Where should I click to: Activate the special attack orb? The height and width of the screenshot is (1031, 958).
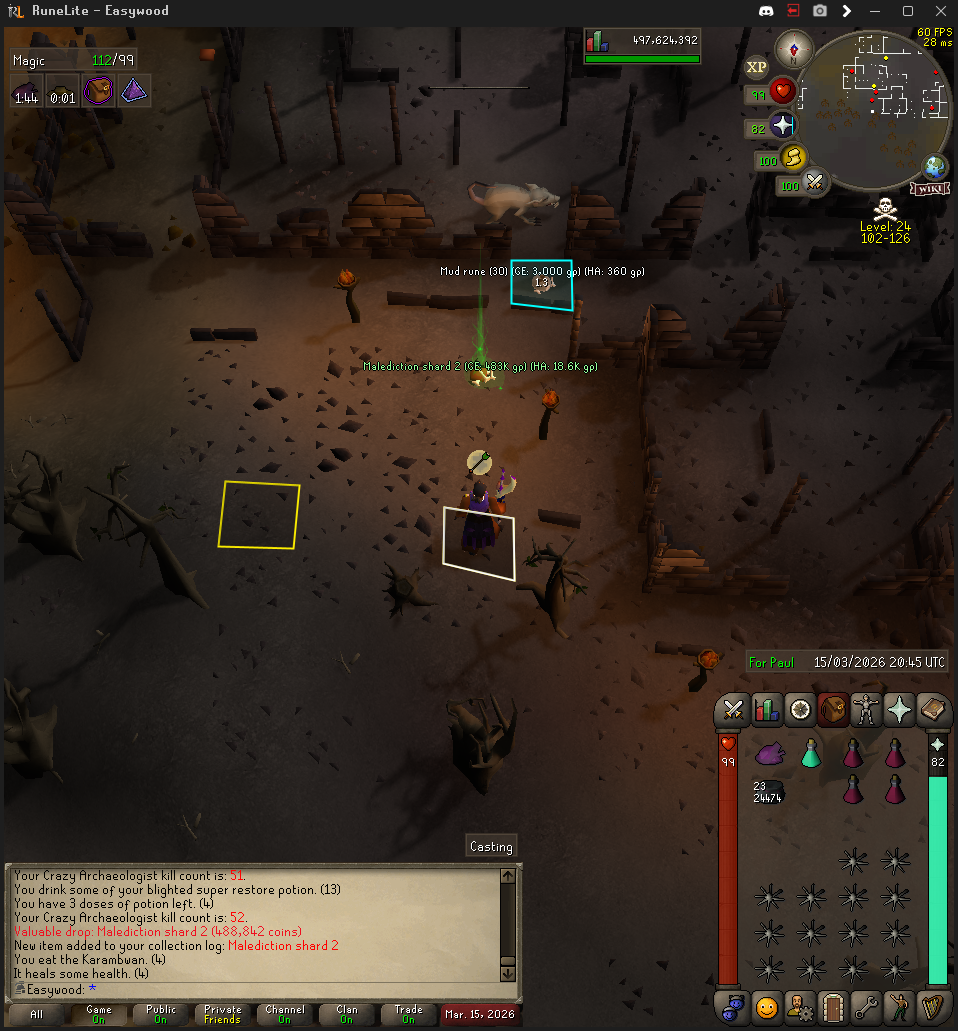pos(814,183)
